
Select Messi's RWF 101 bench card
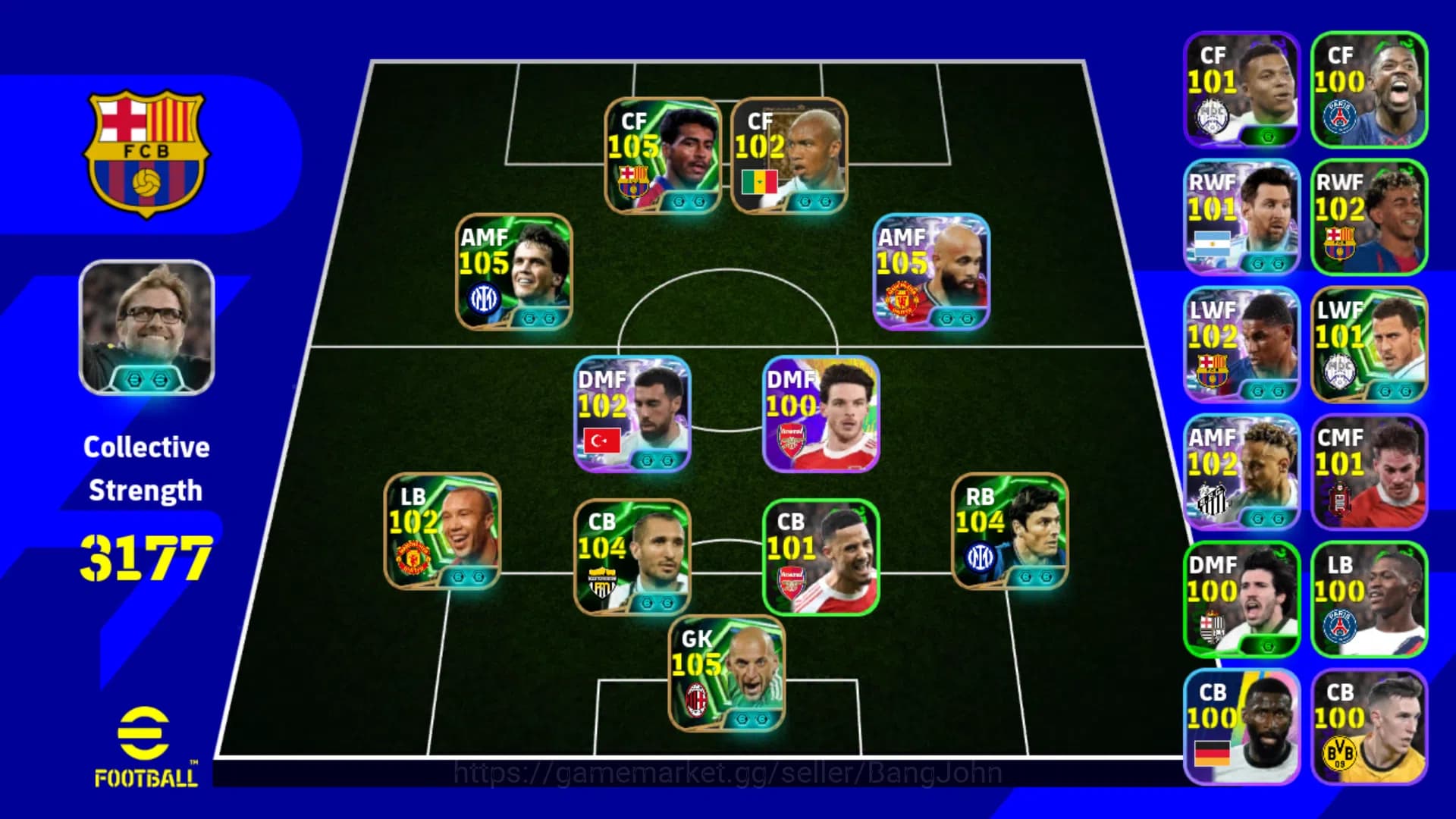[x=1241, y=216]
